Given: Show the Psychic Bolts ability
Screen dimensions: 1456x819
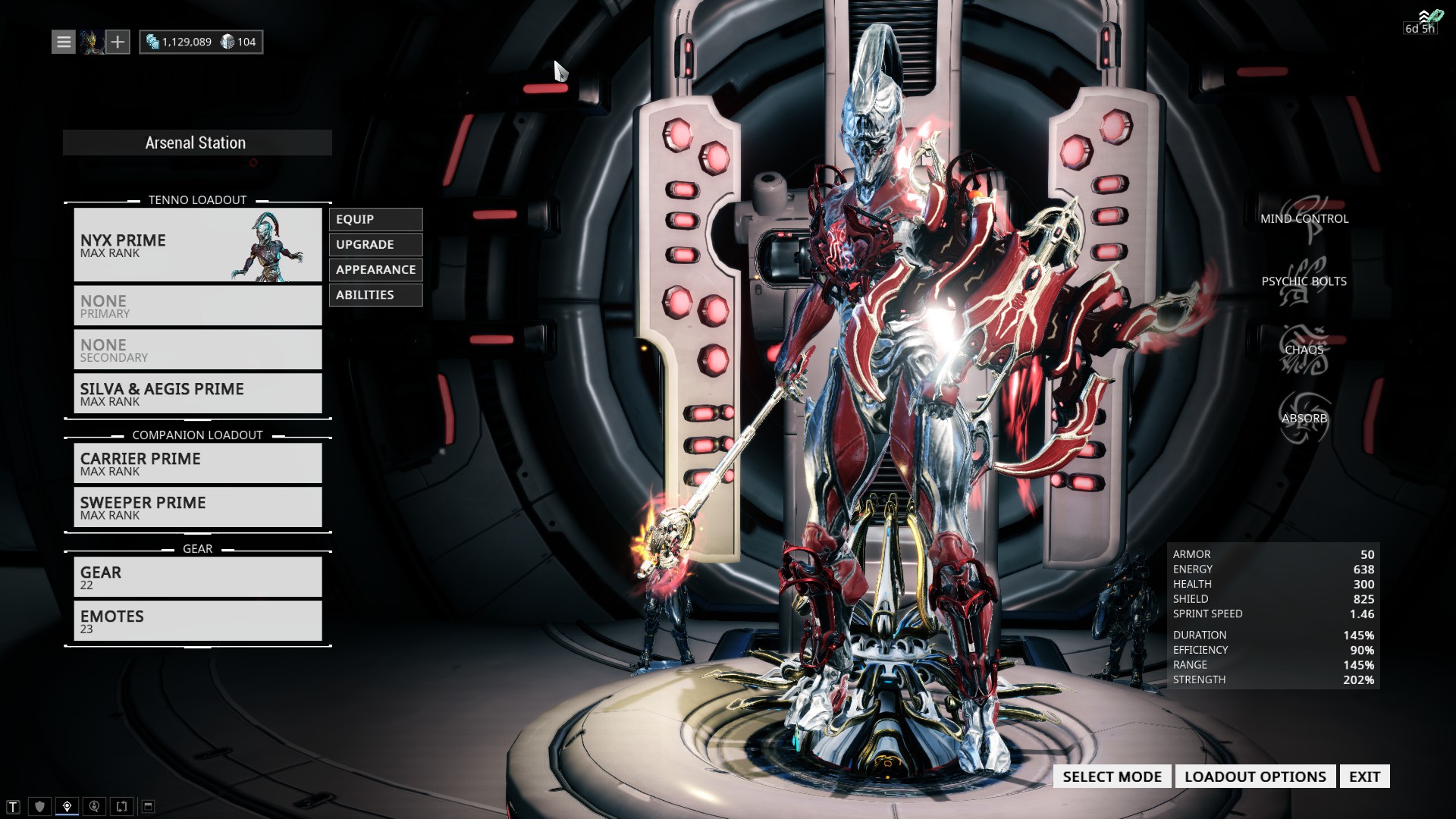Looking at the screenshot, I should point(1304,281).
